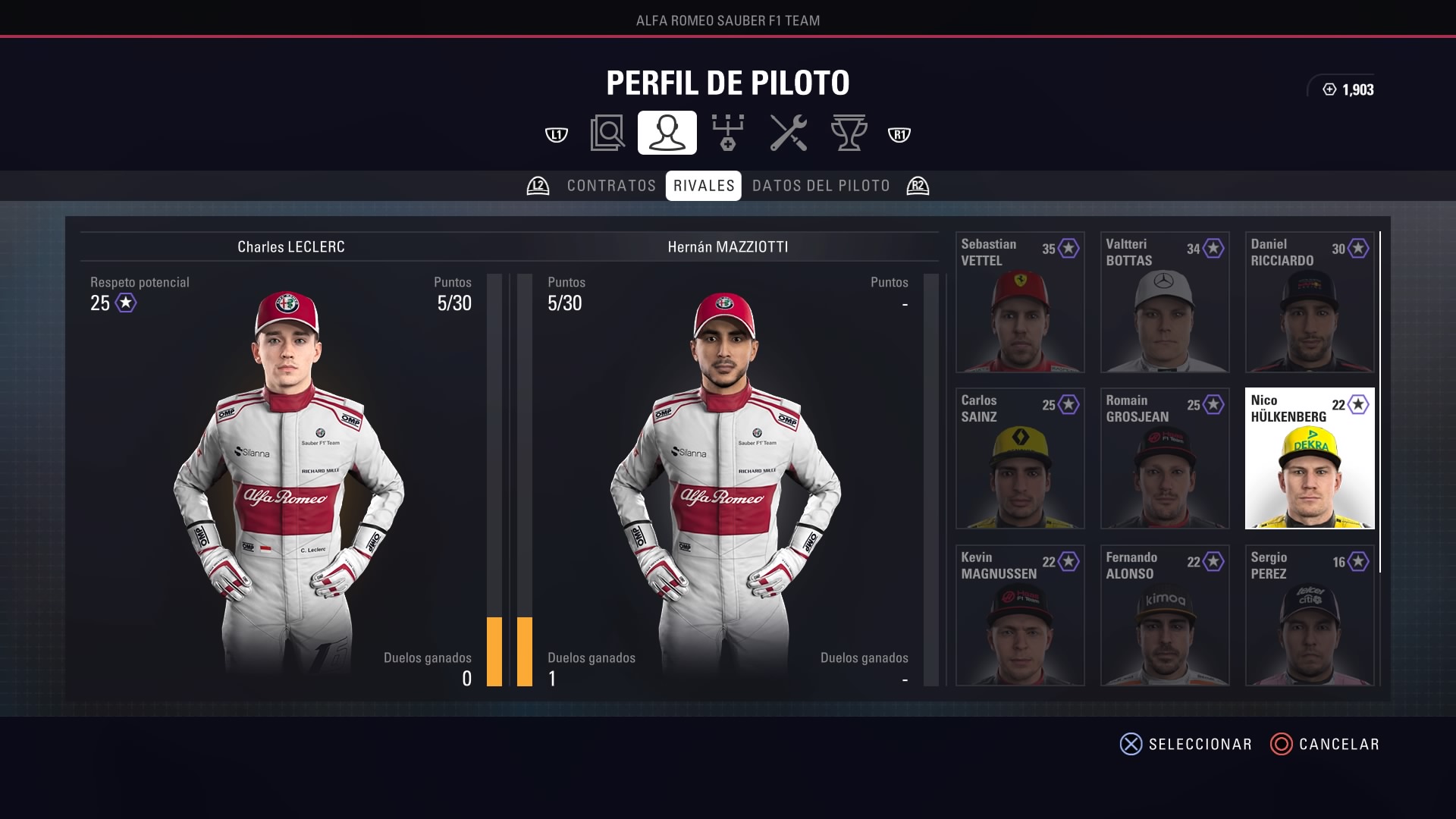
Task: Select Fernando Alonso rival card
Action: [x=1165, y=615]
